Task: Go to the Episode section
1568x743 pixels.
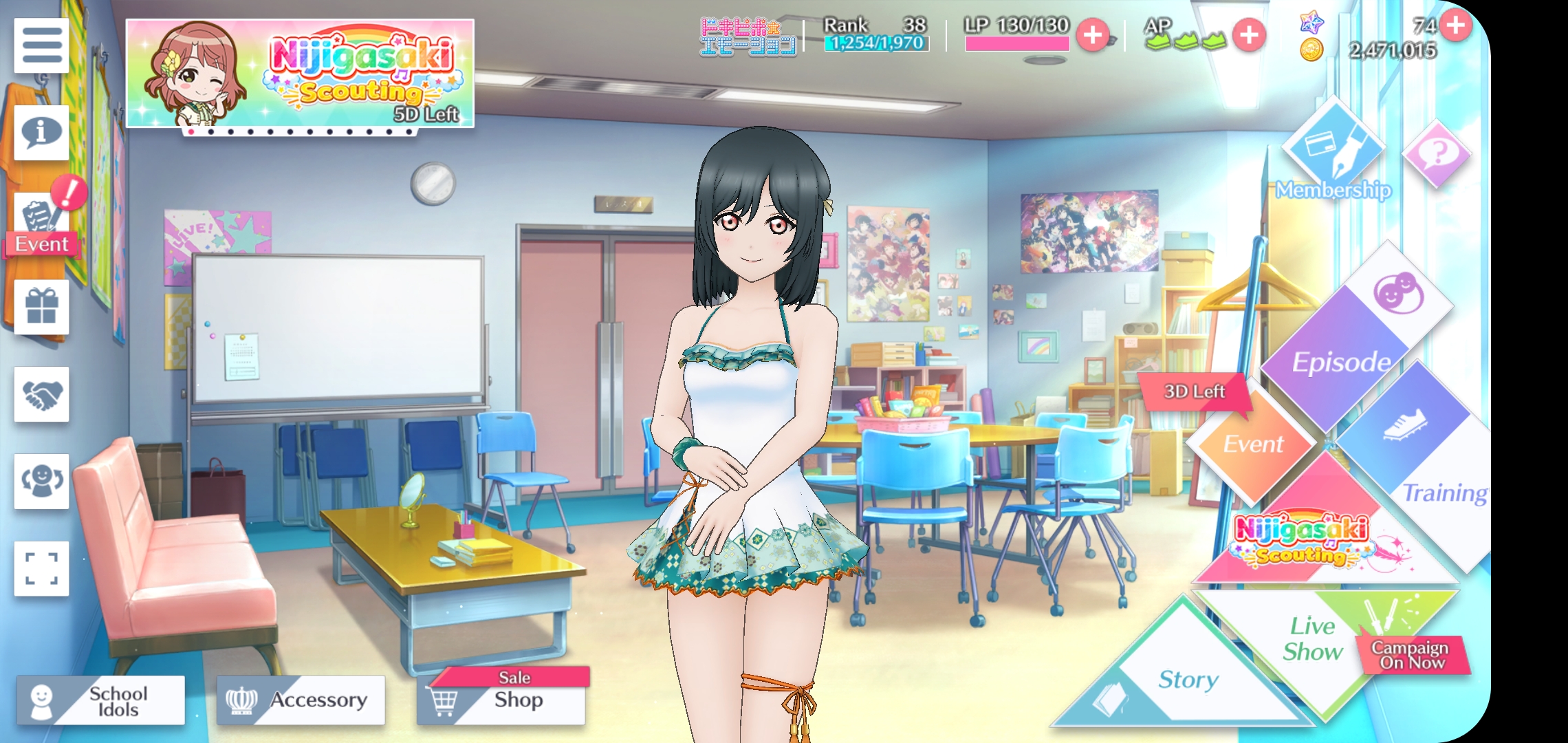Action: [1341, 358]
